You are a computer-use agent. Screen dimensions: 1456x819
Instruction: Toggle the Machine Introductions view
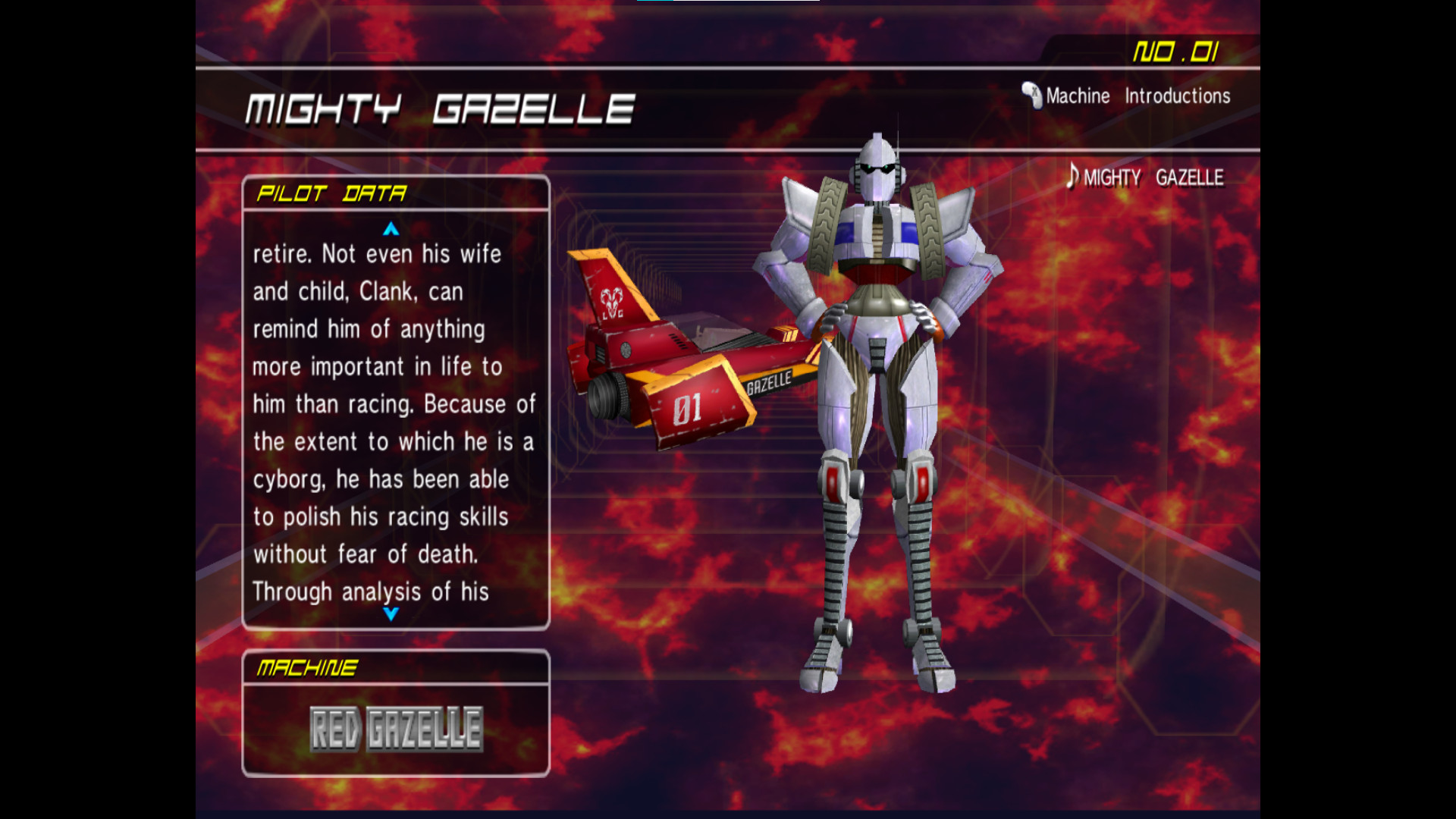pos(1137,96)
